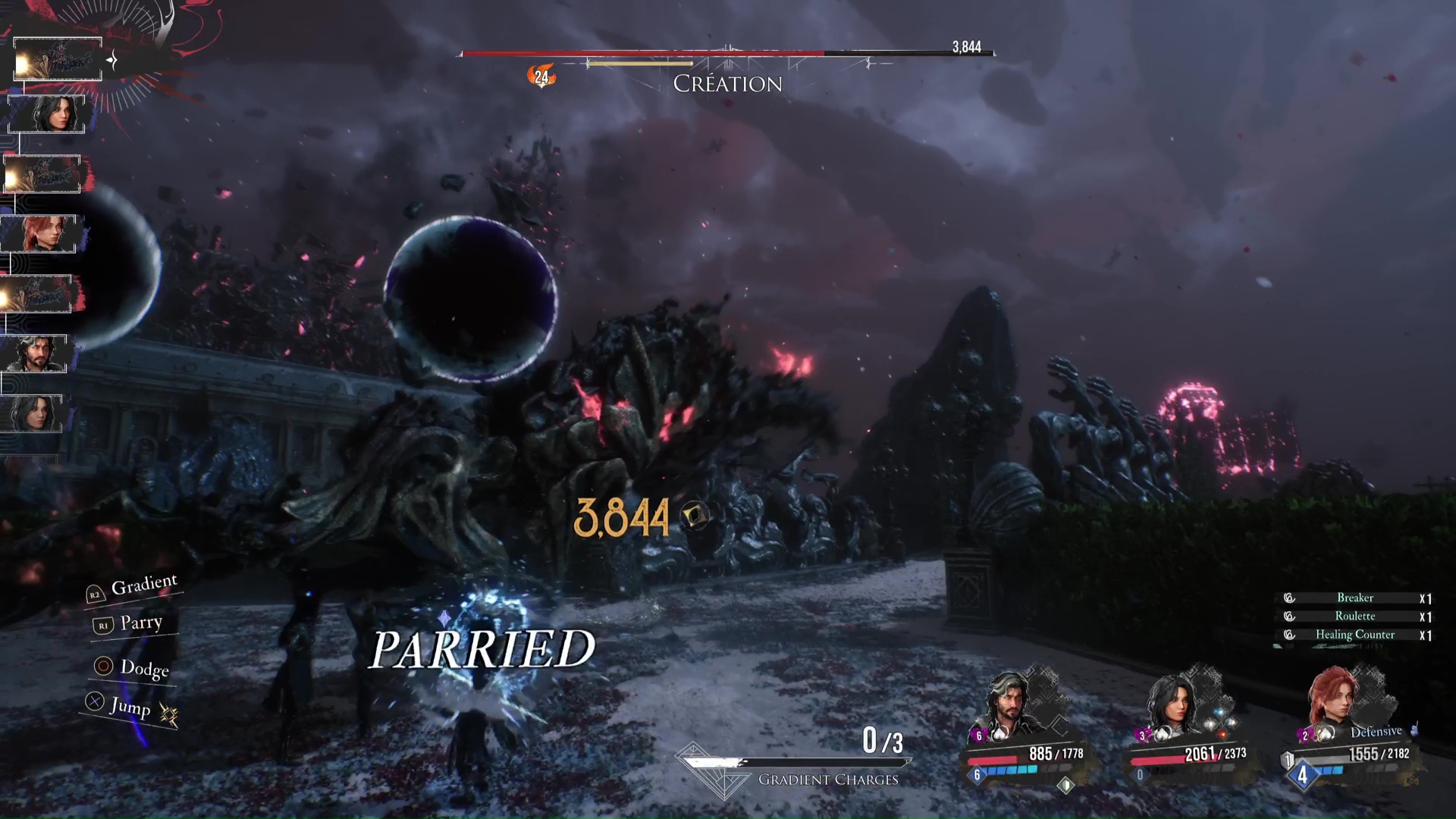View the Healing Counter effect entry
Image resolution: width=1456 pixels, height=819 pixels.
1354,635
